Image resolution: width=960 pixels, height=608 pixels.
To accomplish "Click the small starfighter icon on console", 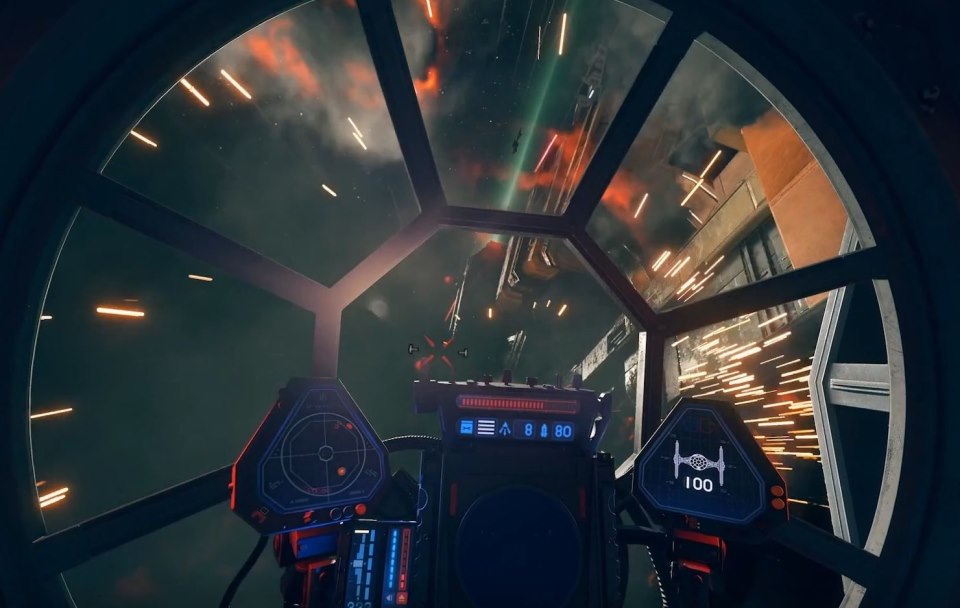I will (506, 429).
